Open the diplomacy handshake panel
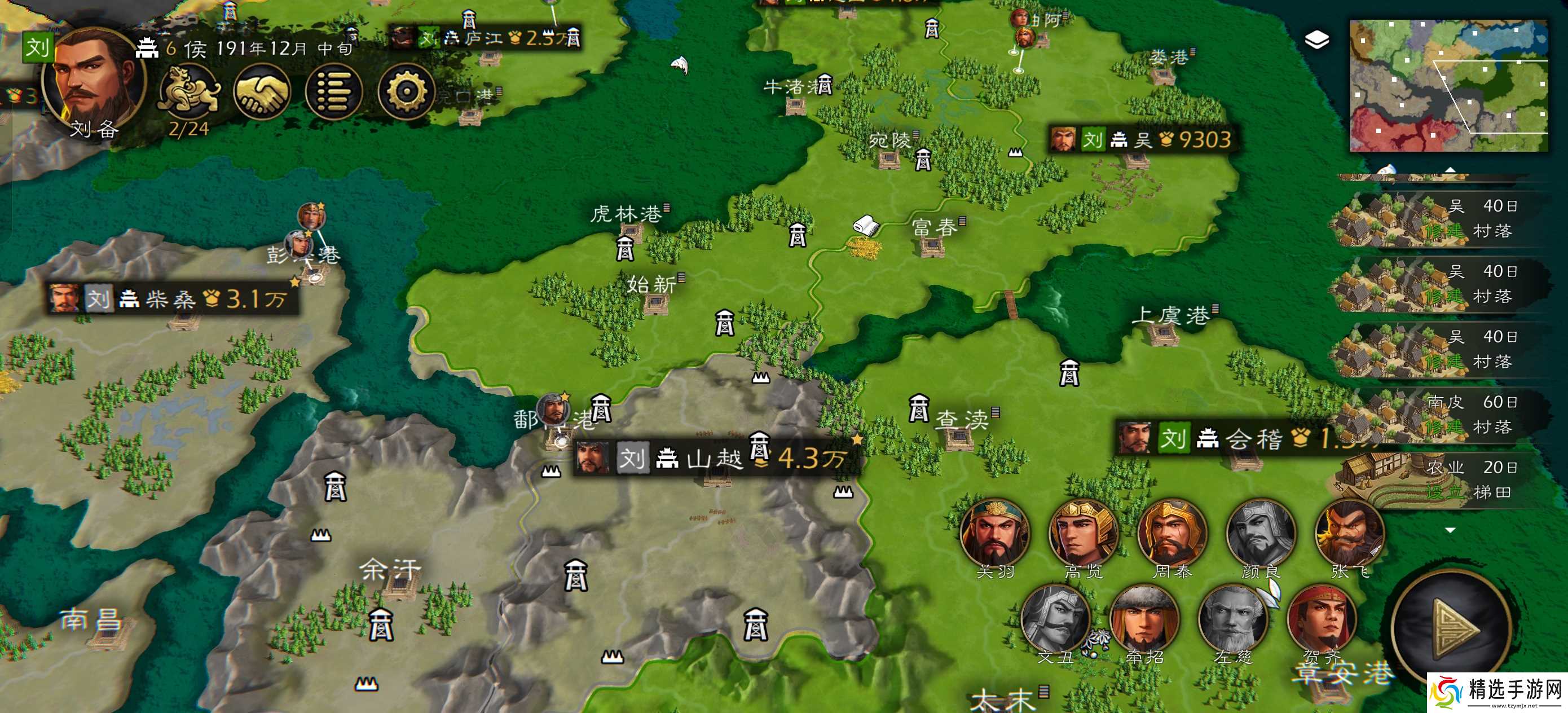 [263, 90]
